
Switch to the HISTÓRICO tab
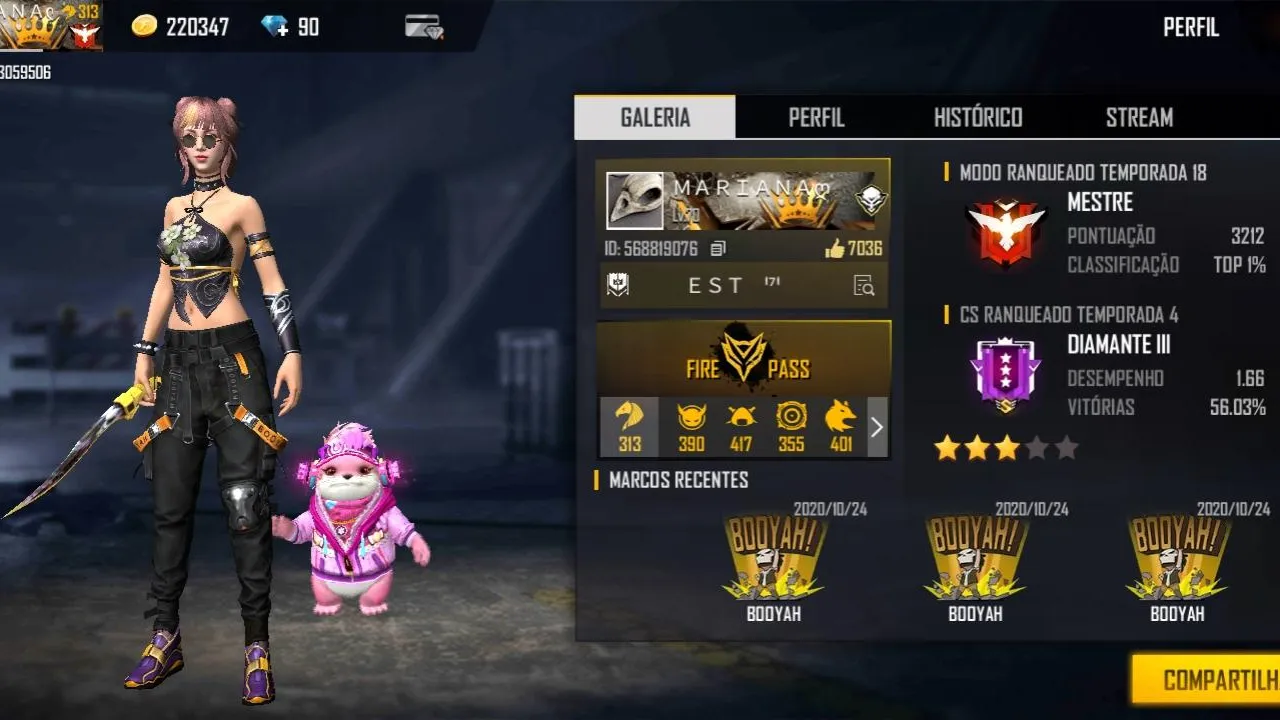pyautogui.click(x=979, y=117)
